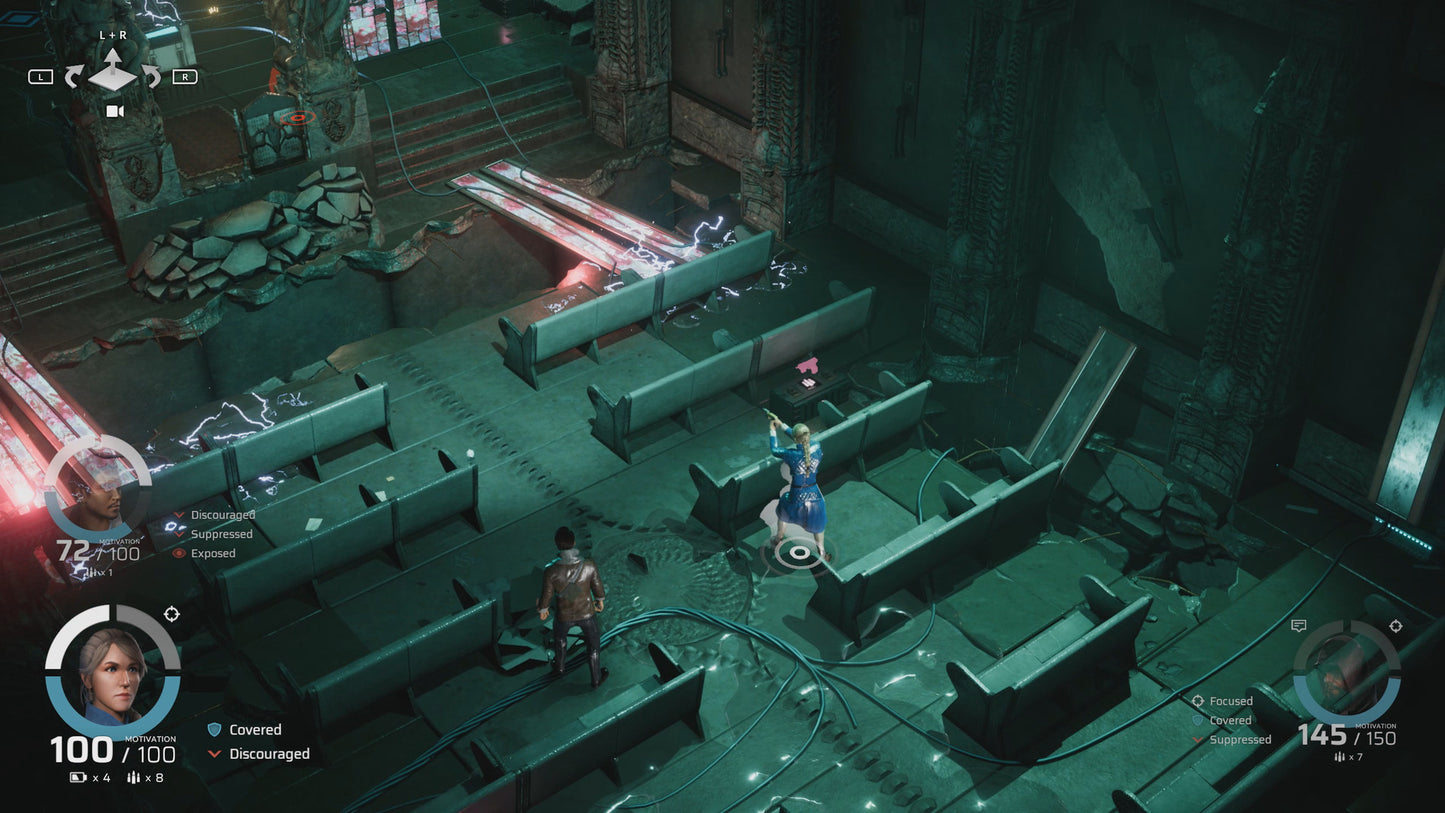Click the crosshair icon beside the hooded character's portrait

pos(1395,626)
